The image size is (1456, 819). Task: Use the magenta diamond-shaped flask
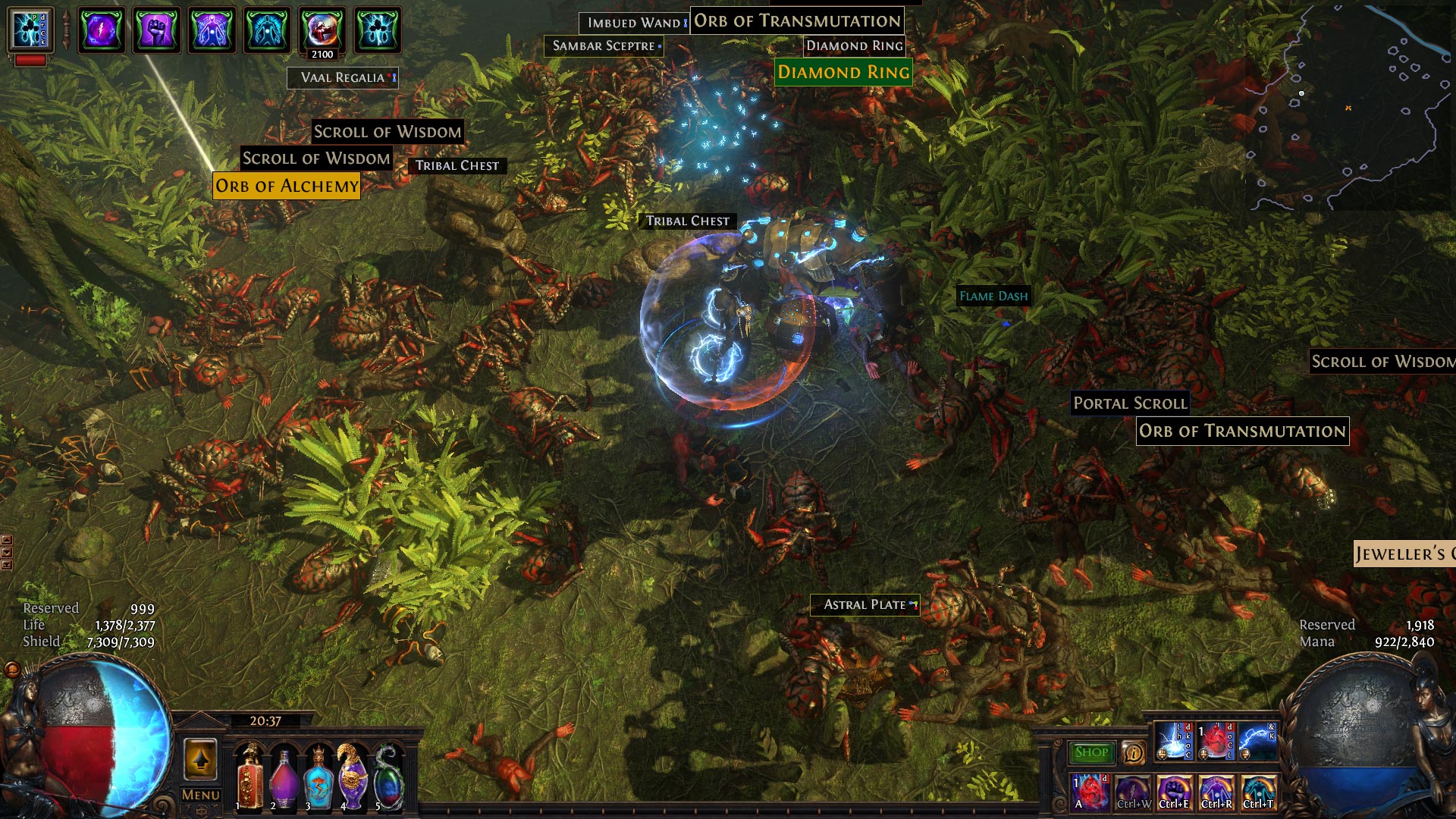click(284, 777)
